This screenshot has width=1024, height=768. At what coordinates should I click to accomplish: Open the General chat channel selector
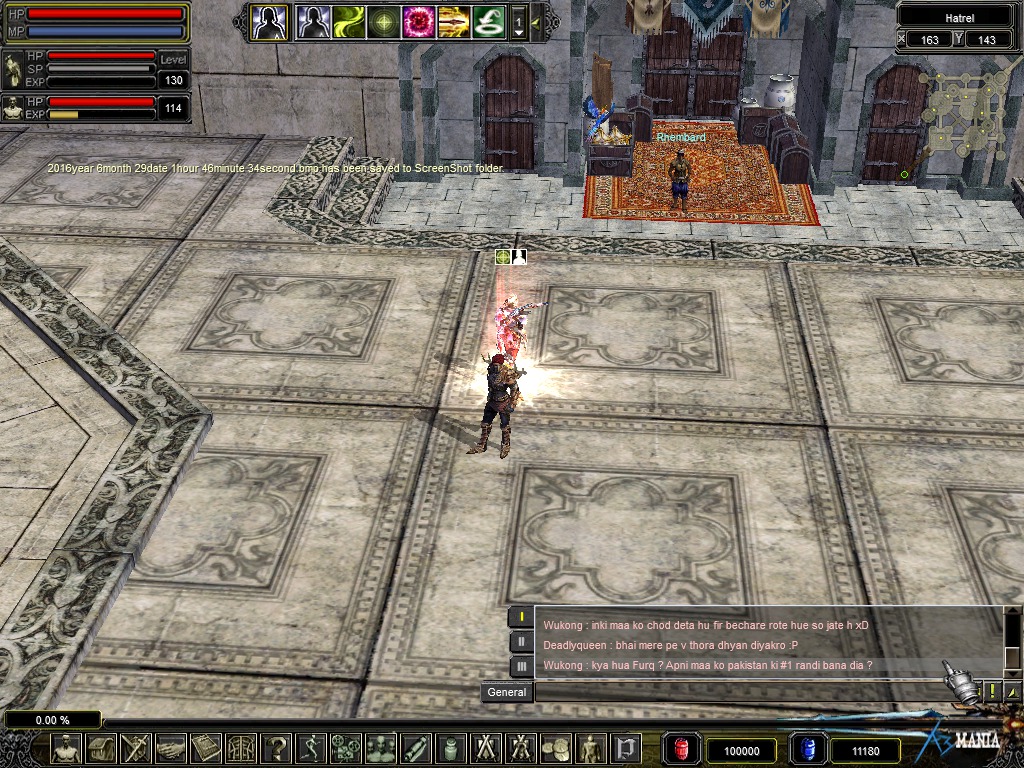pos(507,692)
